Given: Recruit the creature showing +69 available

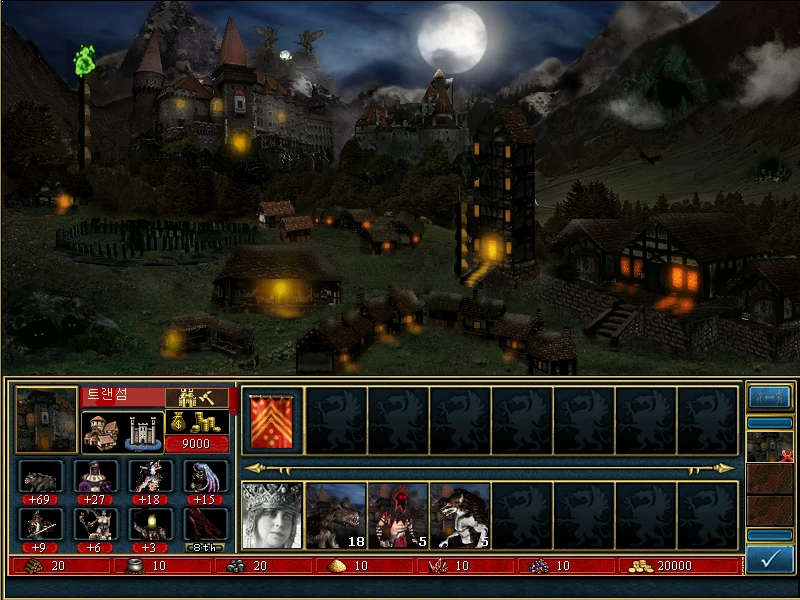Looking at the screenshot, I should coord(41,476).
